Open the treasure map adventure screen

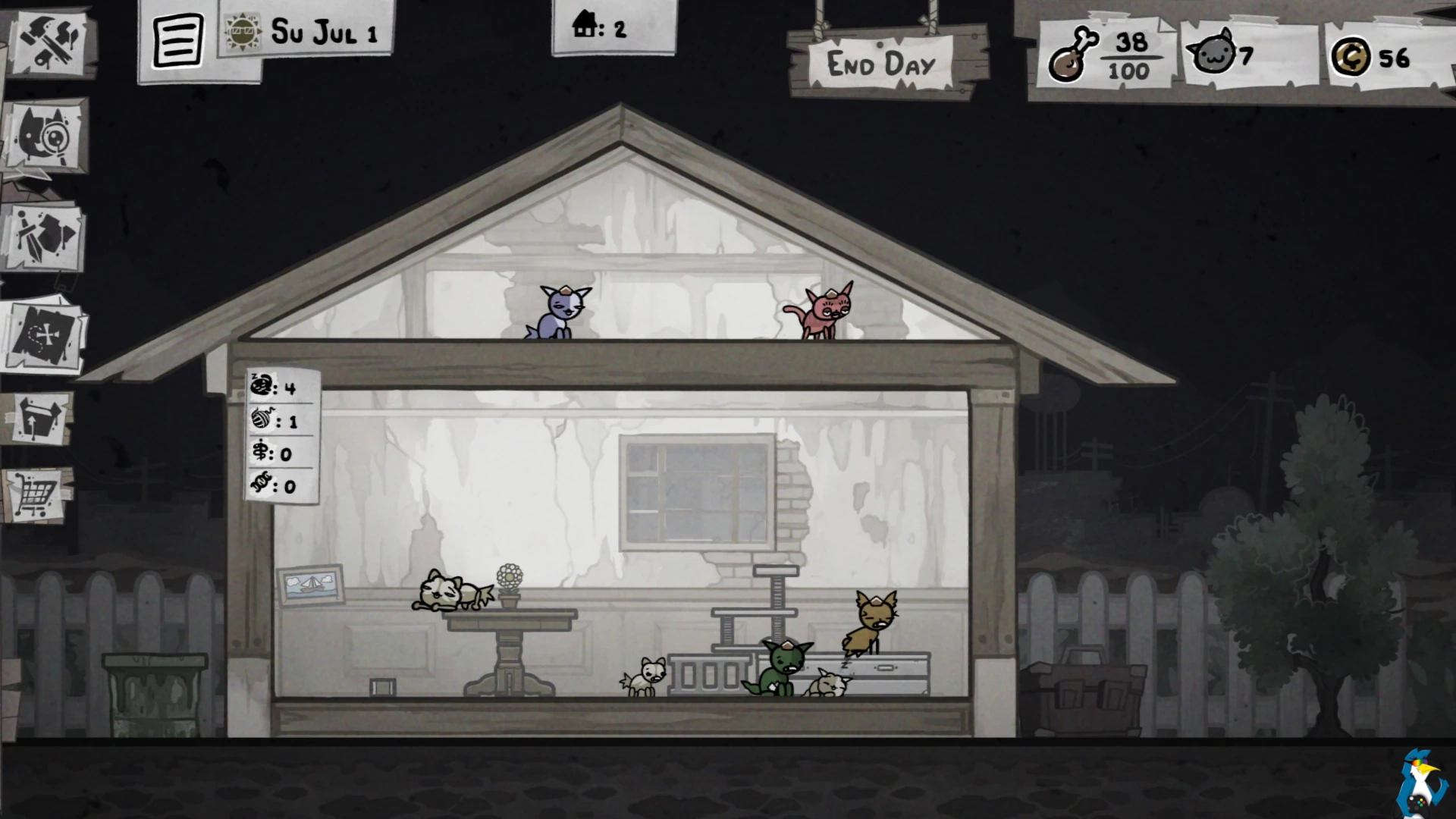(x=45, y=334)
